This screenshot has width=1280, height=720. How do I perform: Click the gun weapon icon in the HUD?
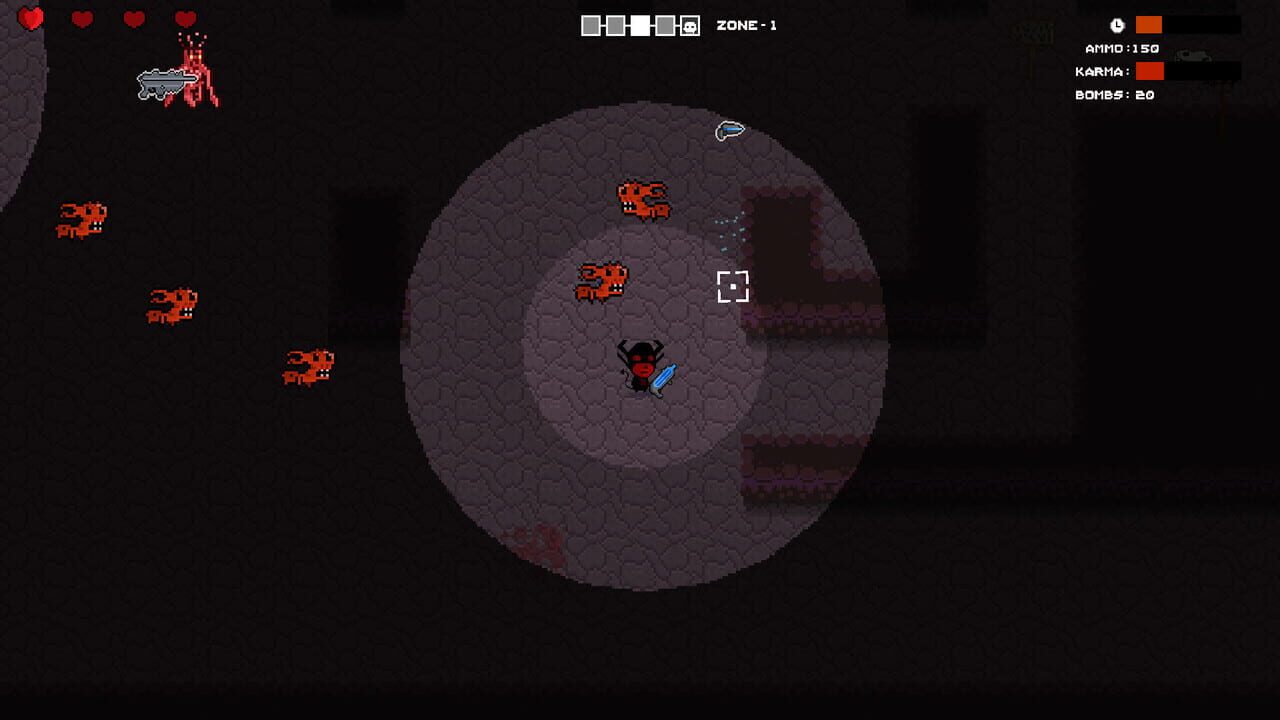click(1192, 56)
